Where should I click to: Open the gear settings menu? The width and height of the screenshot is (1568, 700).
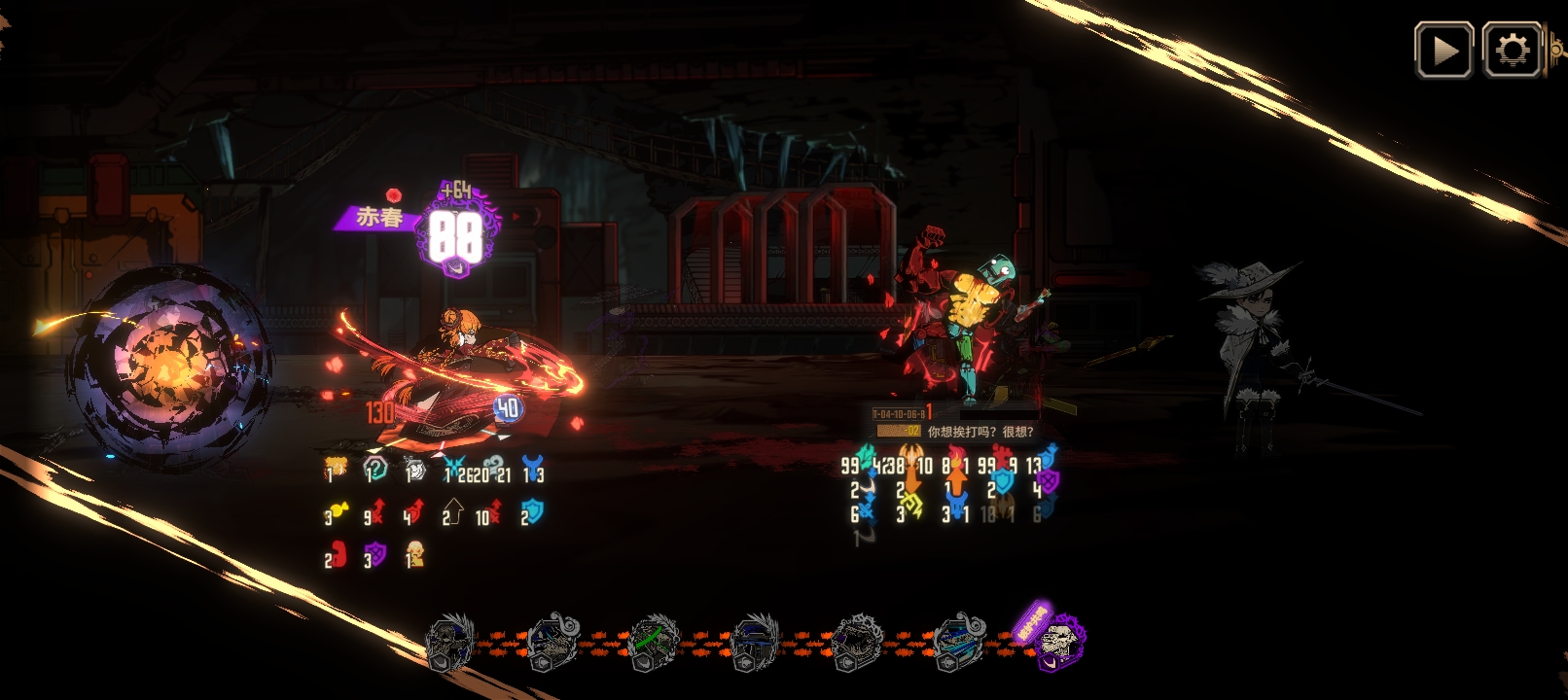(1512, 51)
